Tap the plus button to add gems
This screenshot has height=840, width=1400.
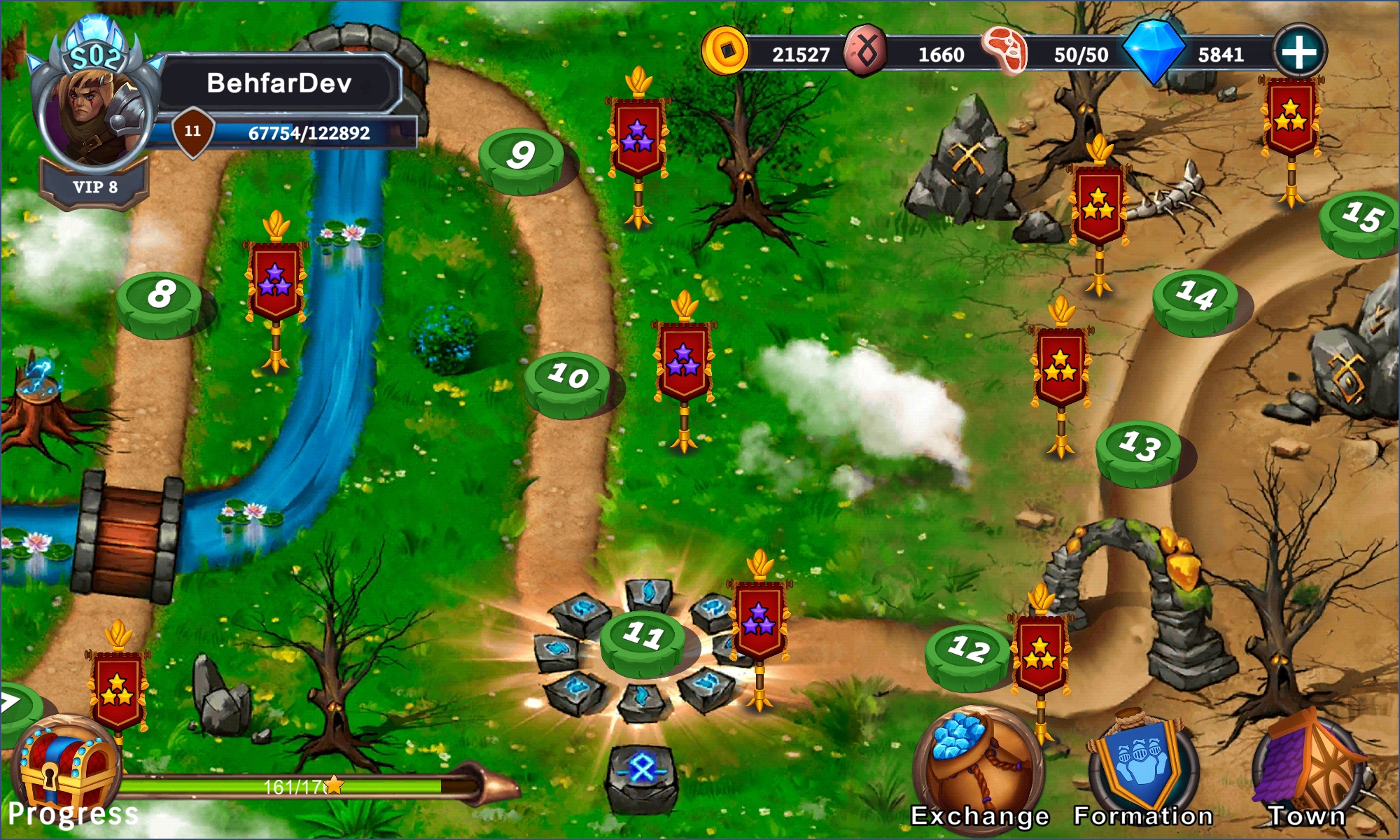1299,52
